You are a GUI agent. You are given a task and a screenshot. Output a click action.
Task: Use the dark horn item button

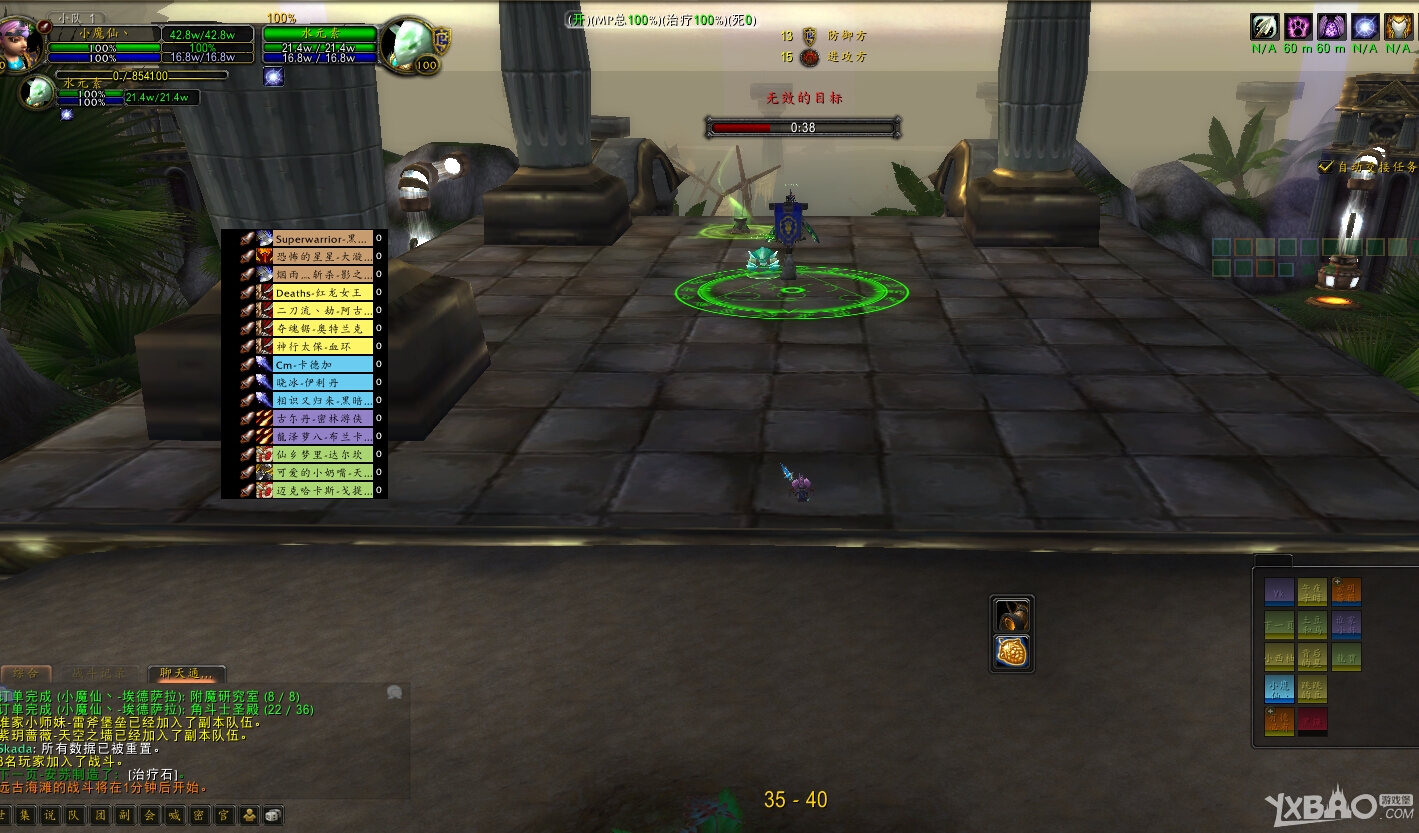tap(1012, 614)
